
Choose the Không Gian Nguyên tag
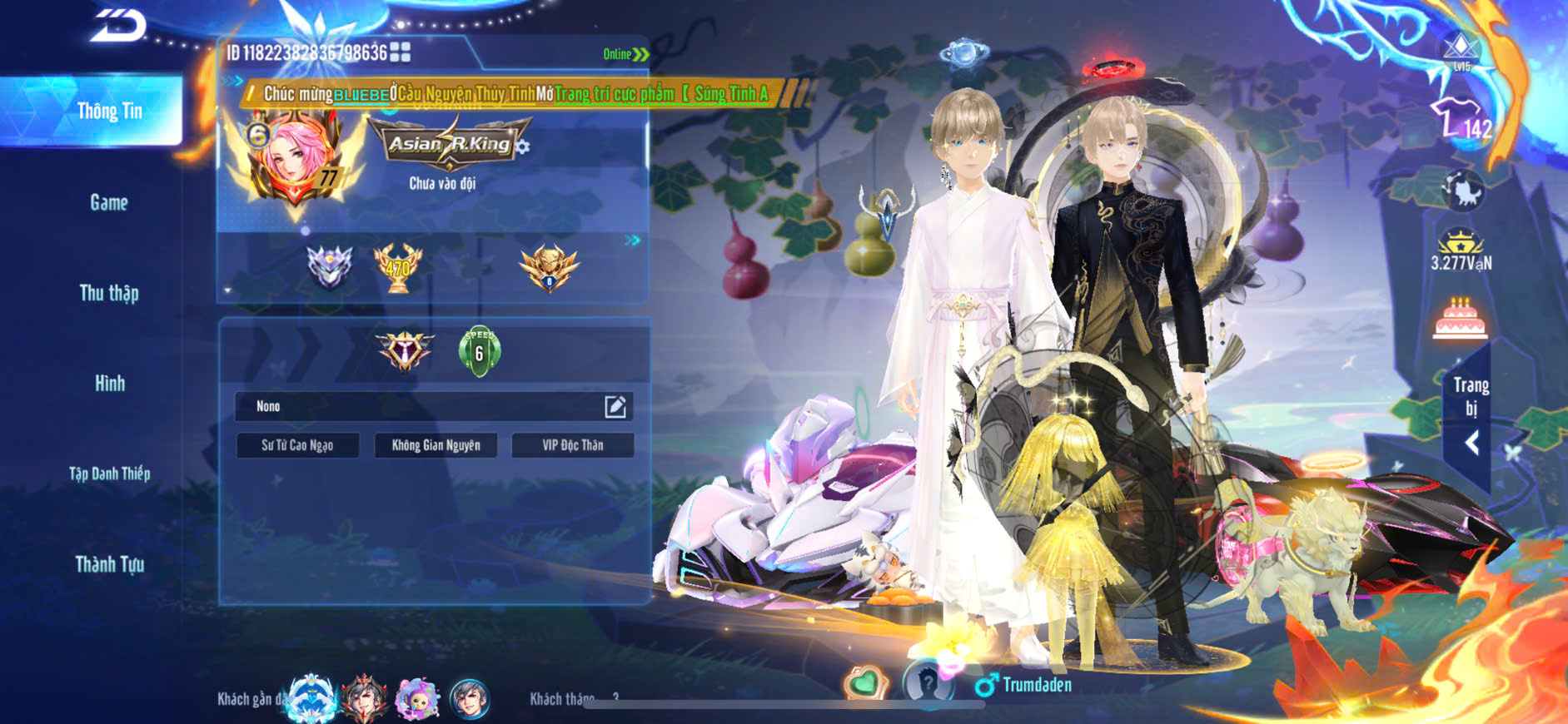coord(436,445)
